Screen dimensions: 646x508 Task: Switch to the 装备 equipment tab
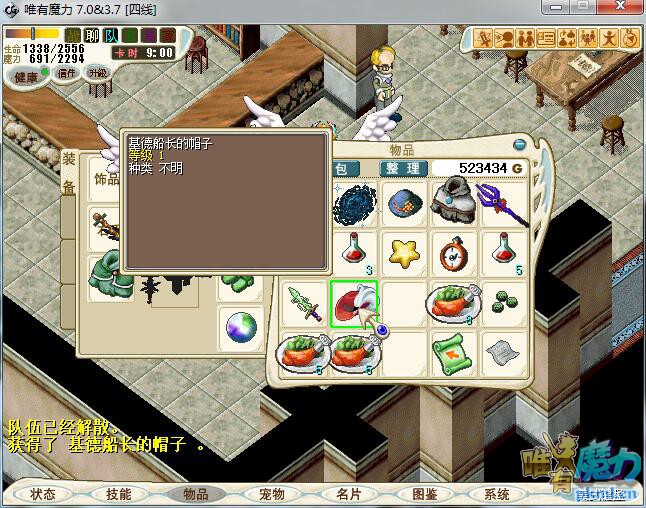tap(68, 173)
